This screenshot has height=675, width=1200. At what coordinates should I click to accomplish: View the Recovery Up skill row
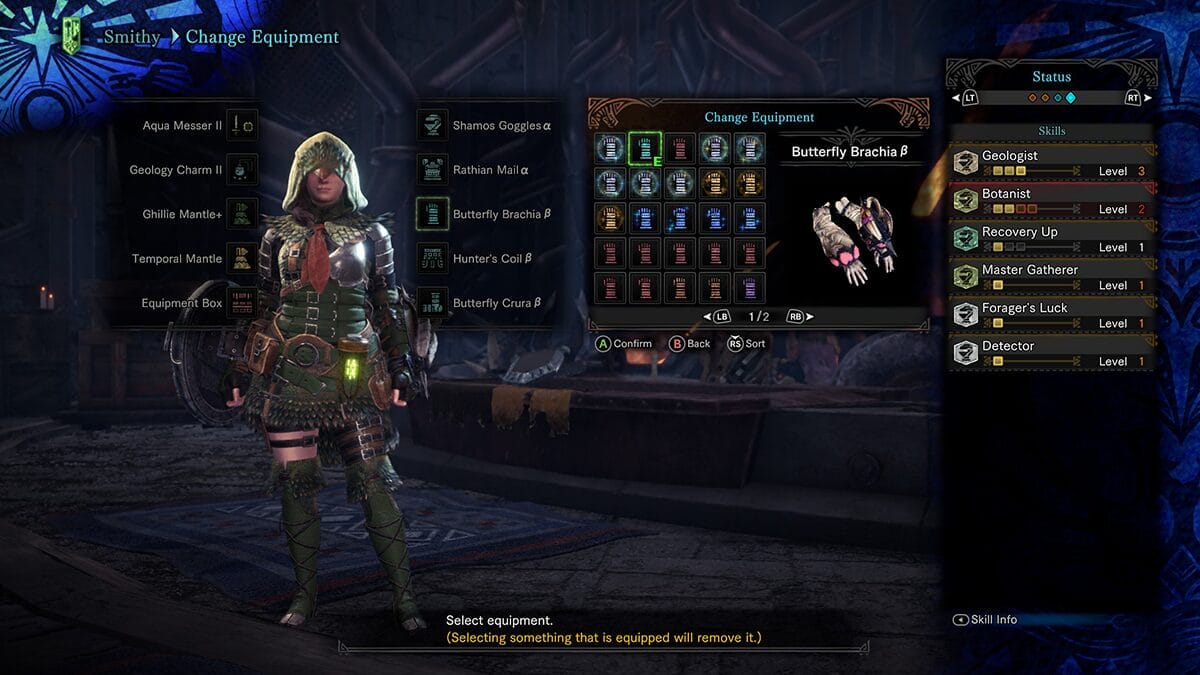point(1051,239)
